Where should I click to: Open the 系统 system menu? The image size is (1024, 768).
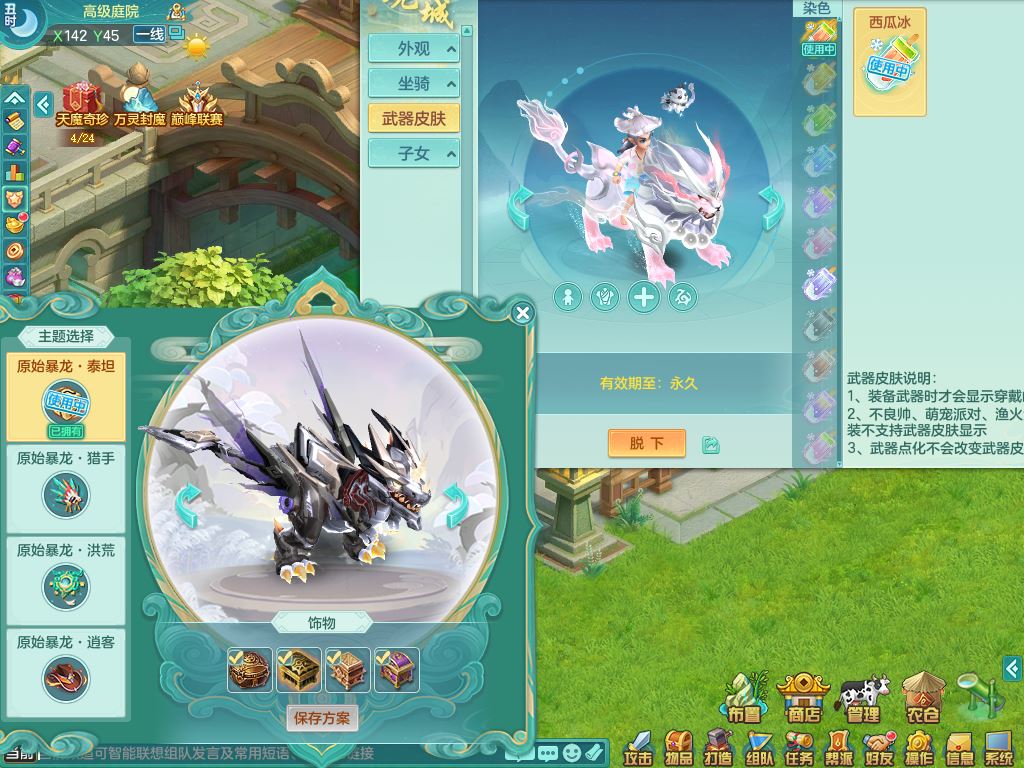(x=999, y=746)
